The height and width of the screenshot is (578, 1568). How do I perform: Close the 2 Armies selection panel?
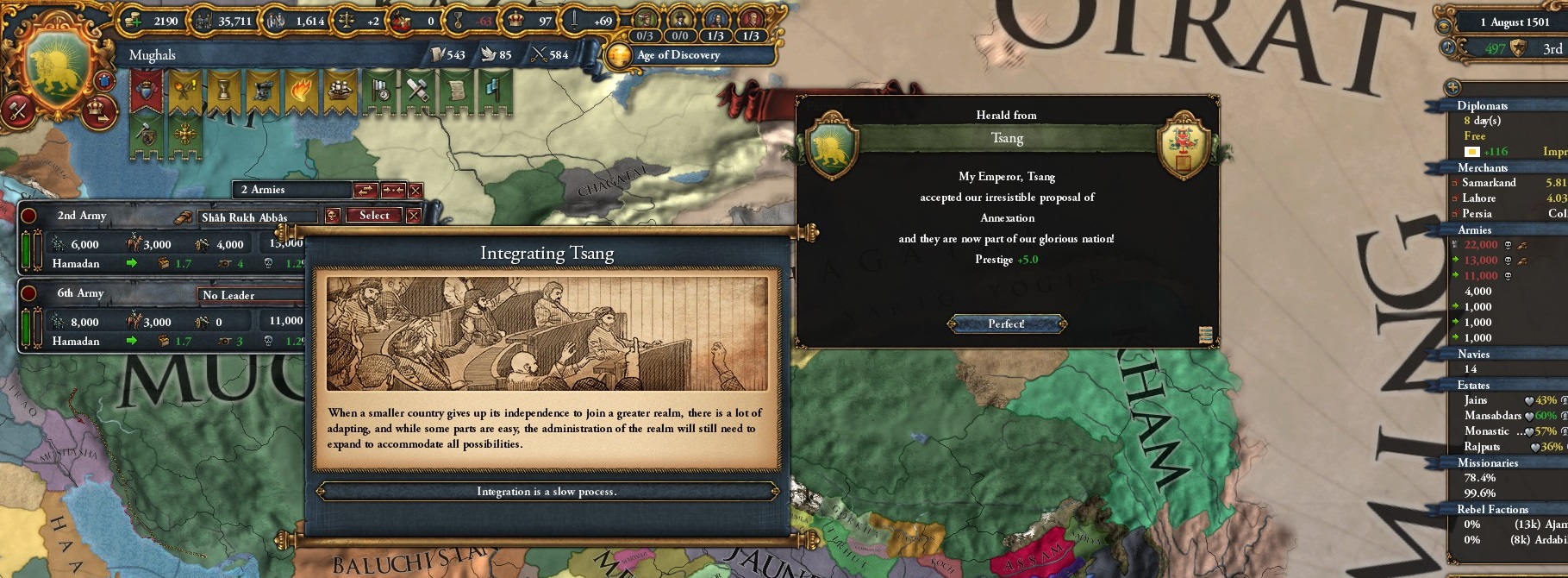(x=415, y=190)
